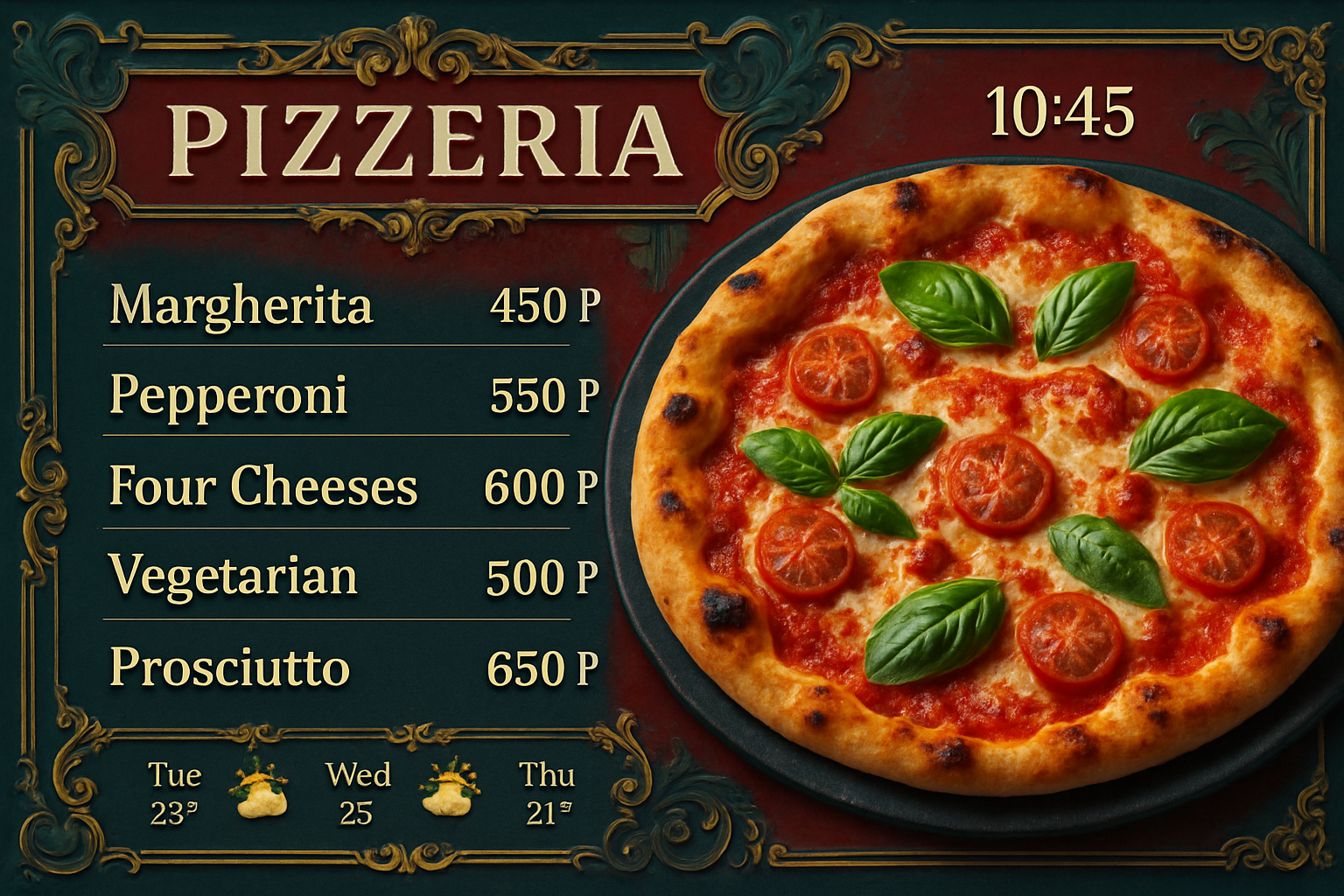1344x896 pixels.
Task: Show the Wed forecast day
Action: coord(357,793)
